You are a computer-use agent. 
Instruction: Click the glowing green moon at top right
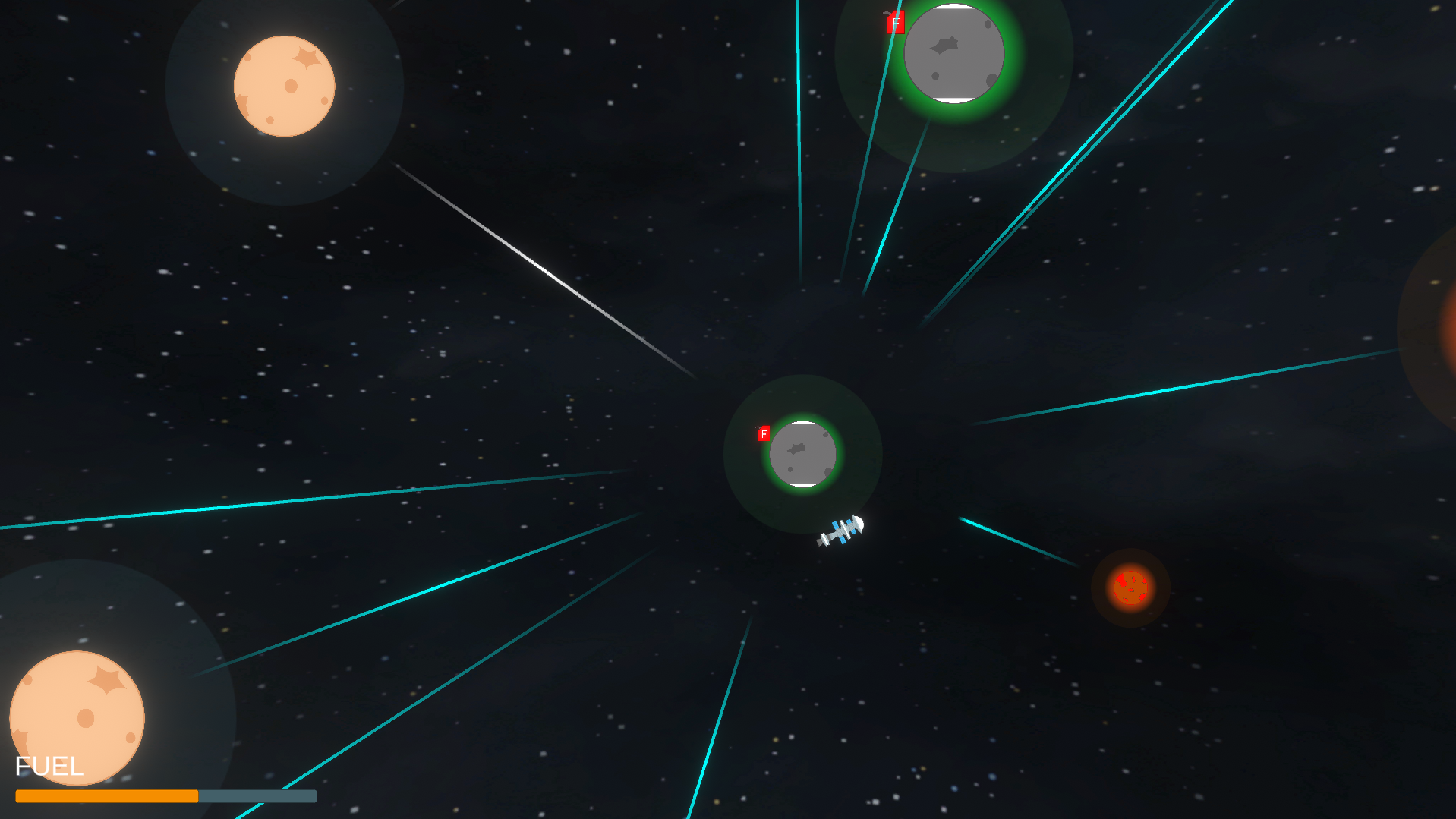[x=953, y=53]
